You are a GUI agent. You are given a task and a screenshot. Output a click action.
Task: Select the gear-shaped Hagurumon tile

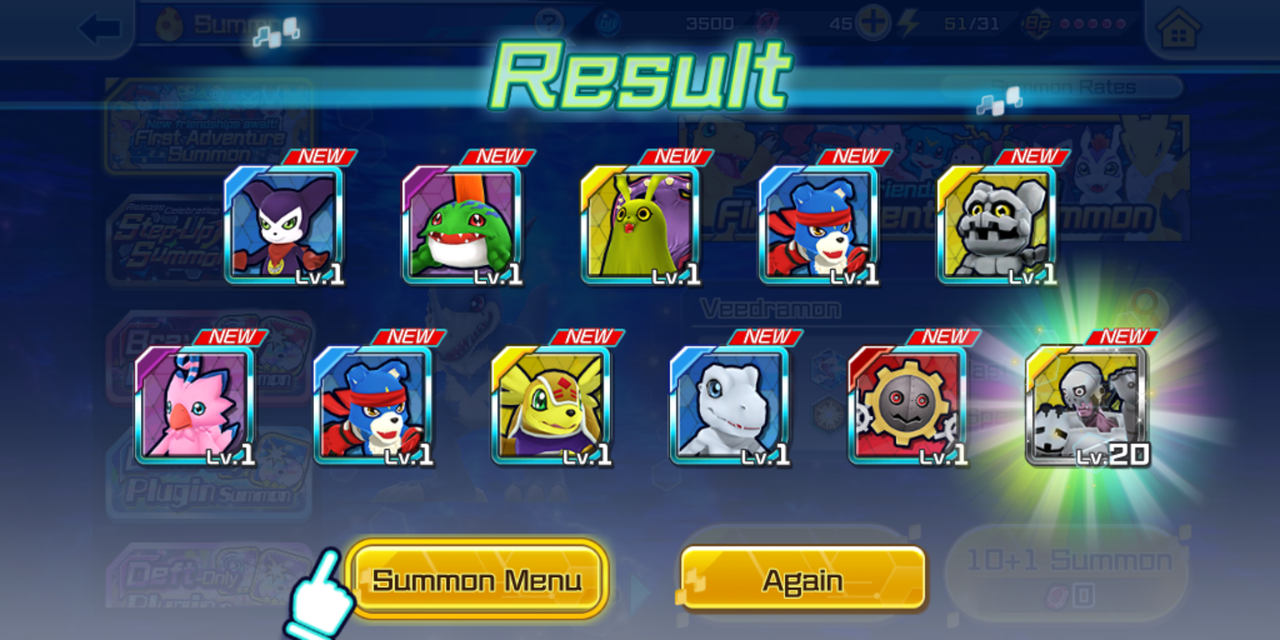pyautogui.click(x=908, y=405)
